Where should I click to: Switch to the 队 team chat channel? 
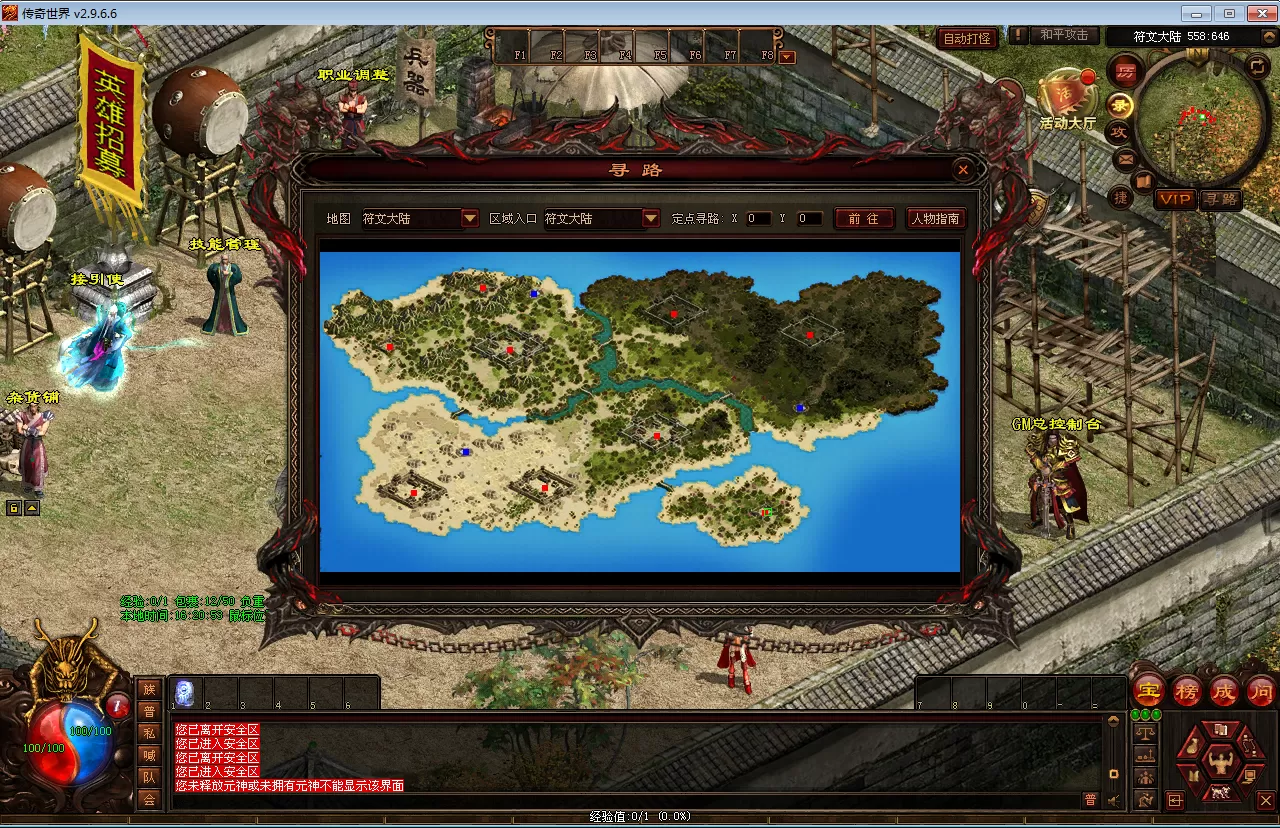(149, 776)
